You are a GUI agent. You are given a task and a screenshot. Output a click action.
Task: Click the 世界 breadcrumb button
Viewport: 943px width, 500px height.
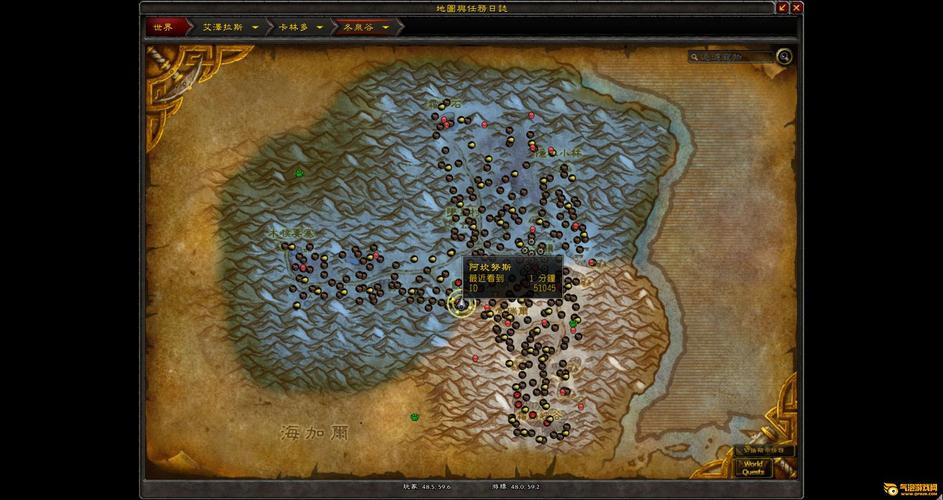pos(164,27)
